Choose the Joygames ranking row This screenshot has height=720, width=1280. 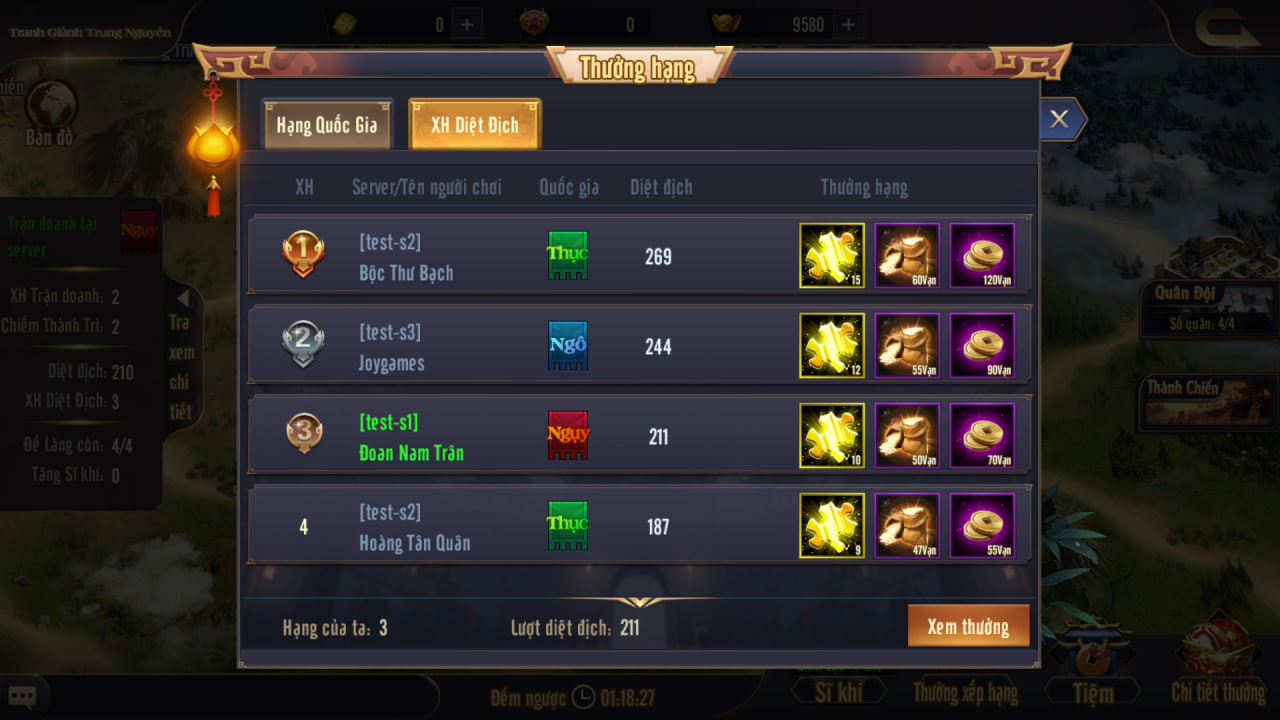point(391,347)
